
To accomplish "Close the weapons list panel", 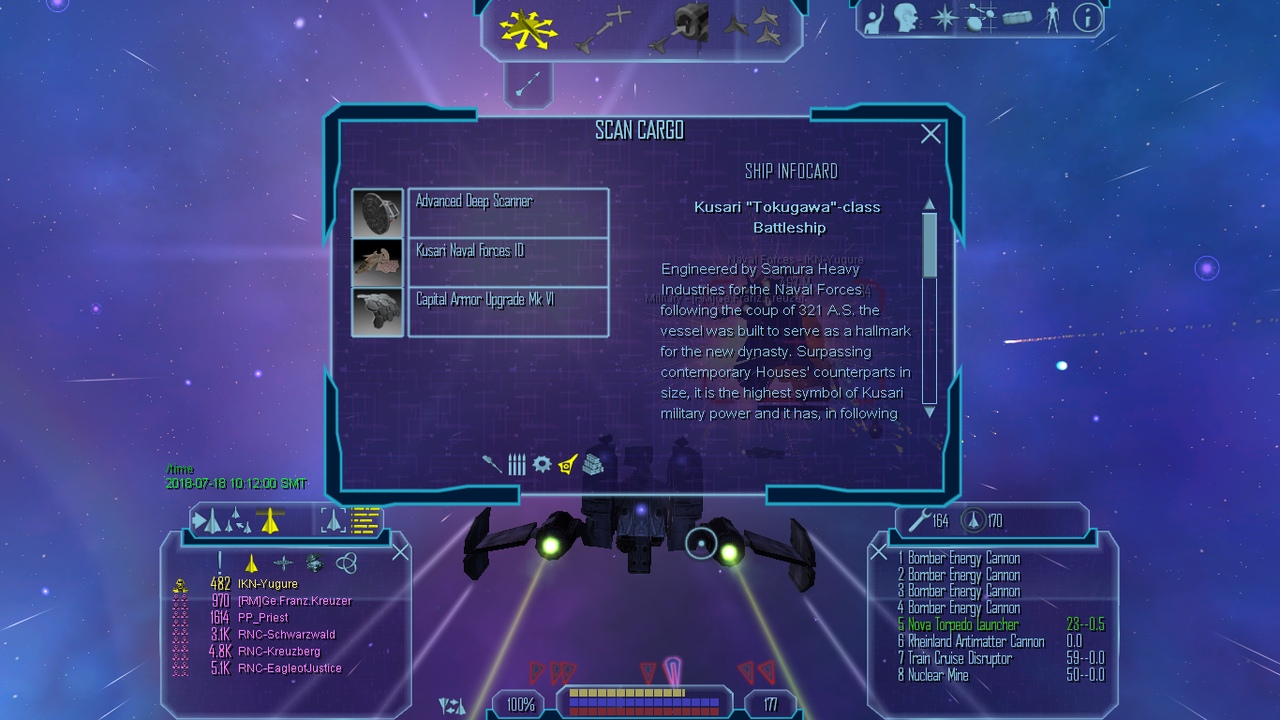I will 878,552.
